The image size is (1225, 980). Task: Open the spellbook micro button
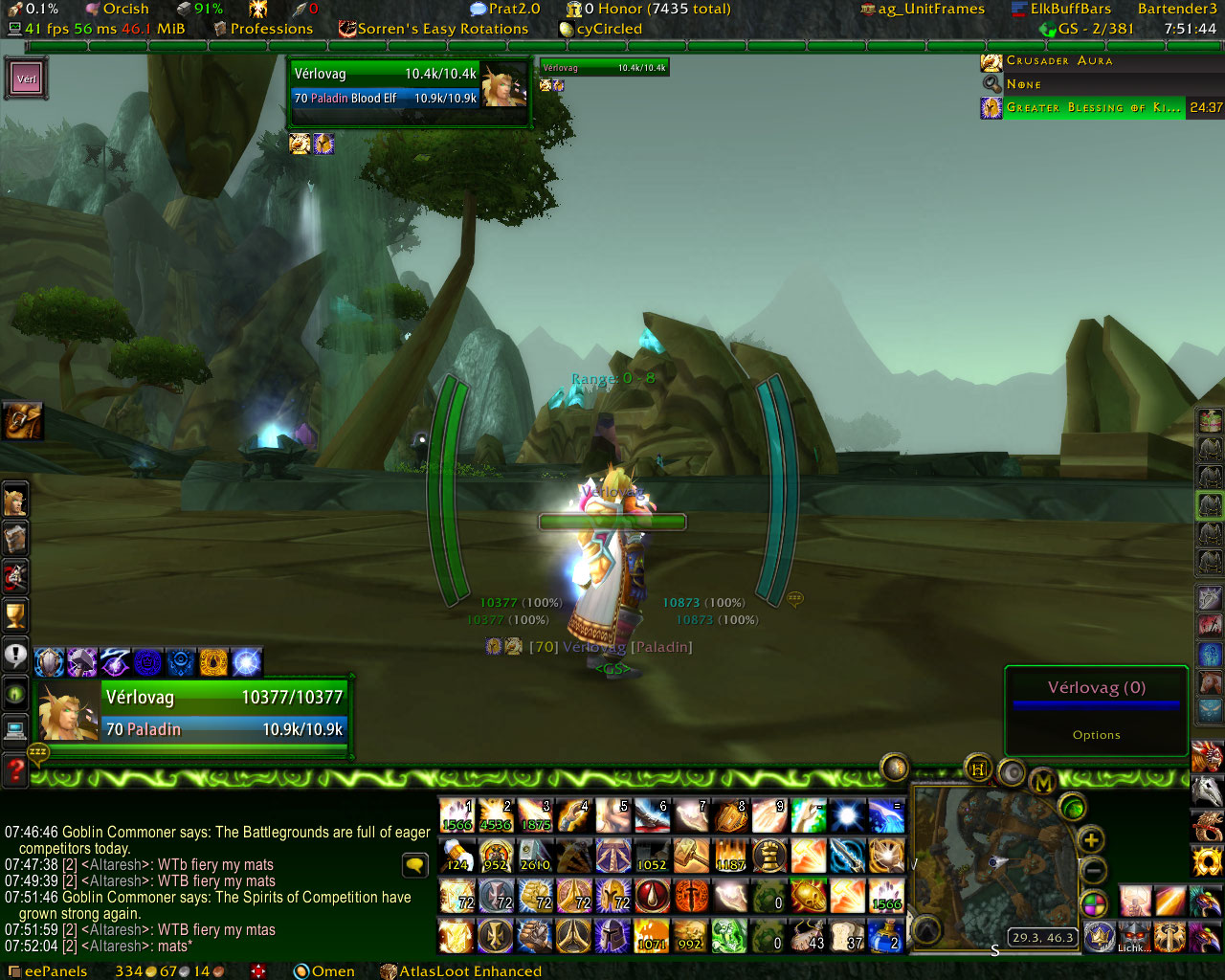point(15,539)
